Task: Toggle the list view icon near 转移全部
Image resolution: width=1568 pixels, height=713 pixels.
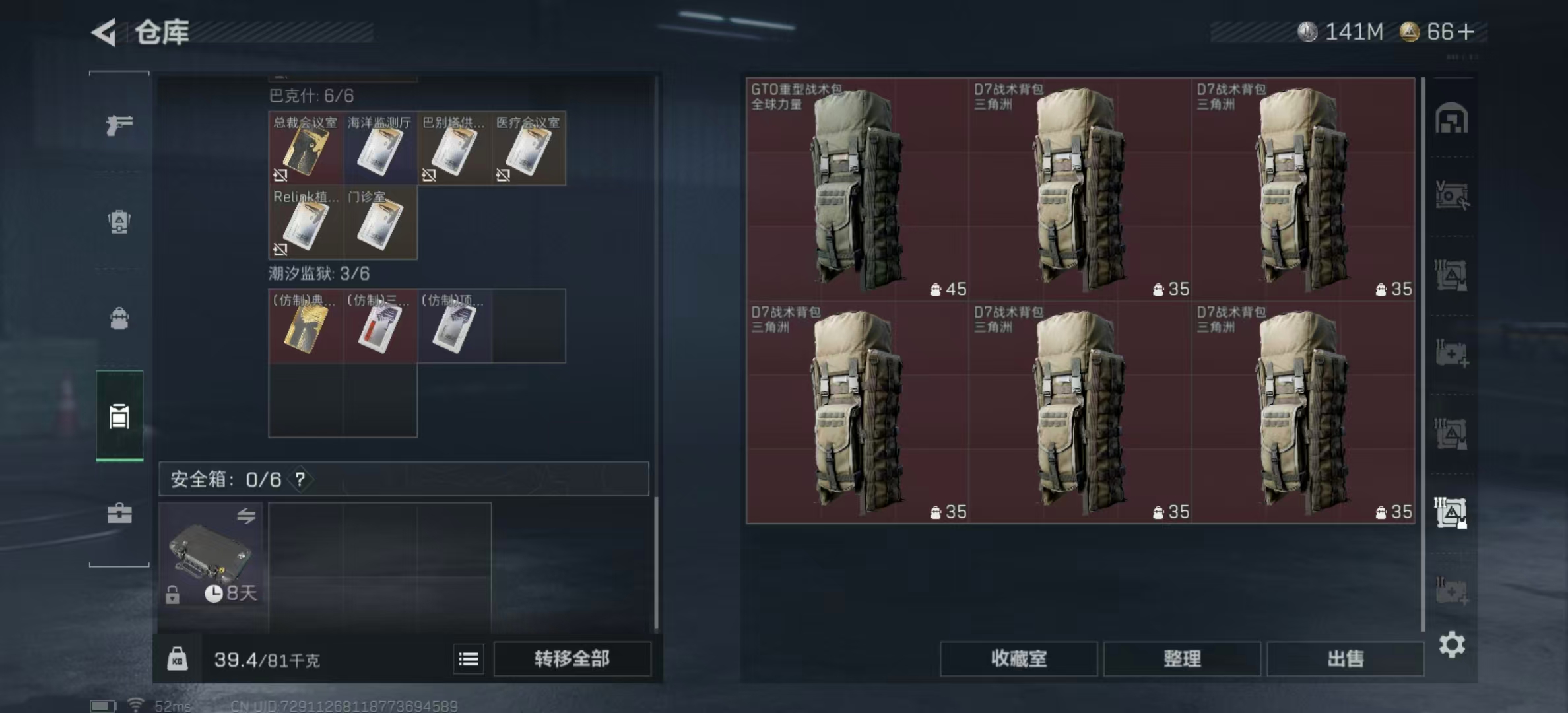Action: (x=469, y=659)
